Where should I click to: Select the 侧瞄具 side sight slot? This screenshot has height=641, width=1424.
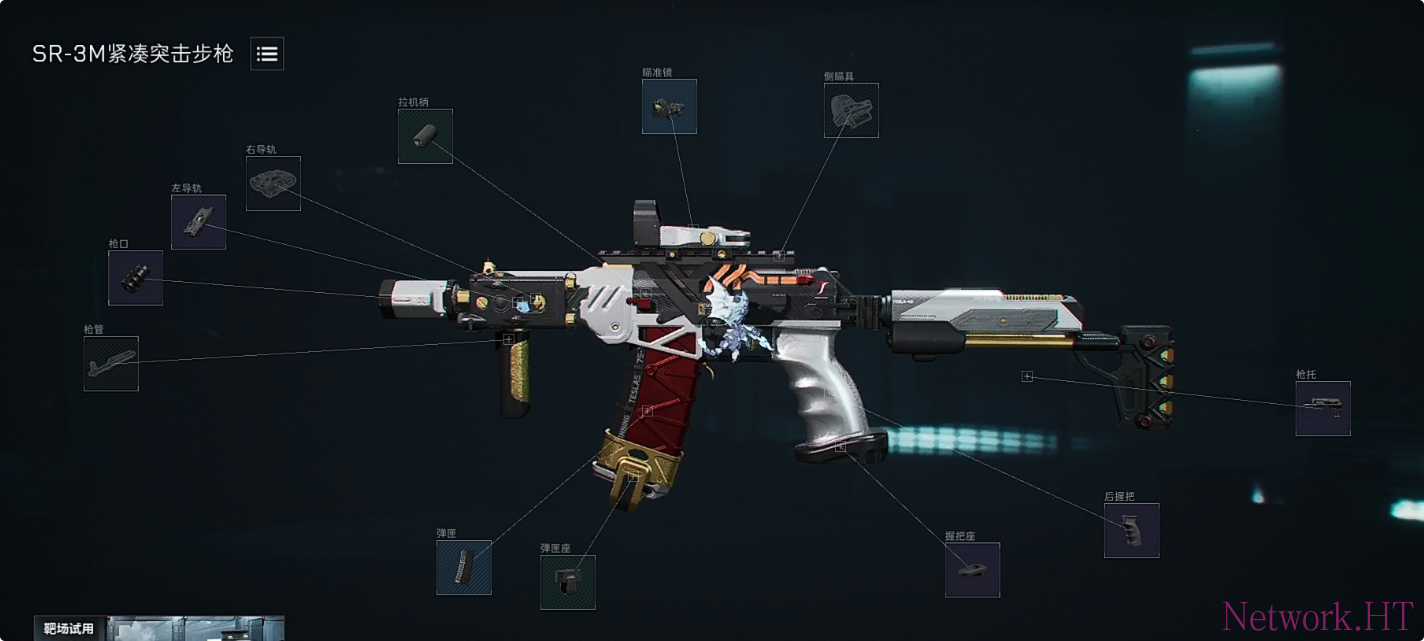point(851,110)
